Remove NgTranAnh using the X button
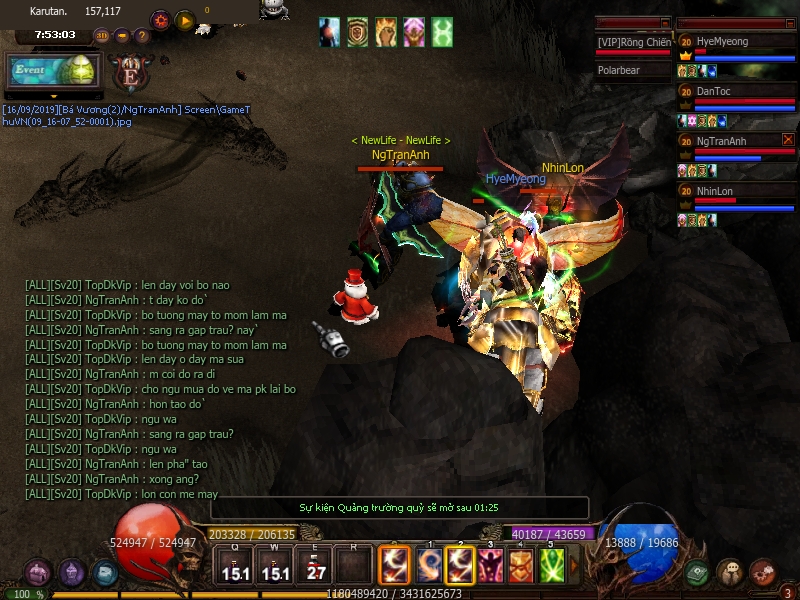Viewport: 800px width, 600px height. 788,140
